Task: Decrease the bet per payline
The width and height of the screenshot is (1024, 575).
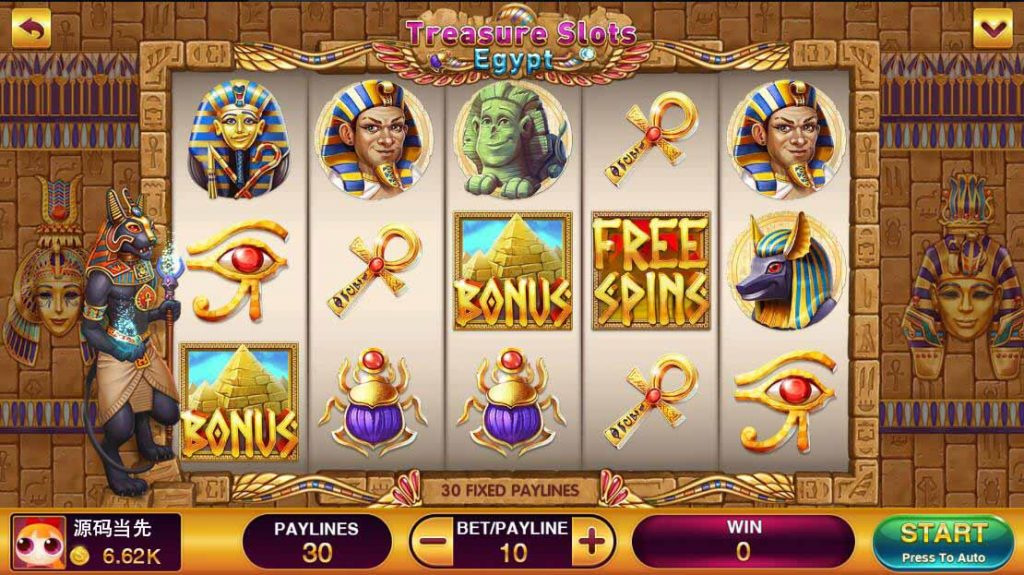Action: tap(433, 543)
